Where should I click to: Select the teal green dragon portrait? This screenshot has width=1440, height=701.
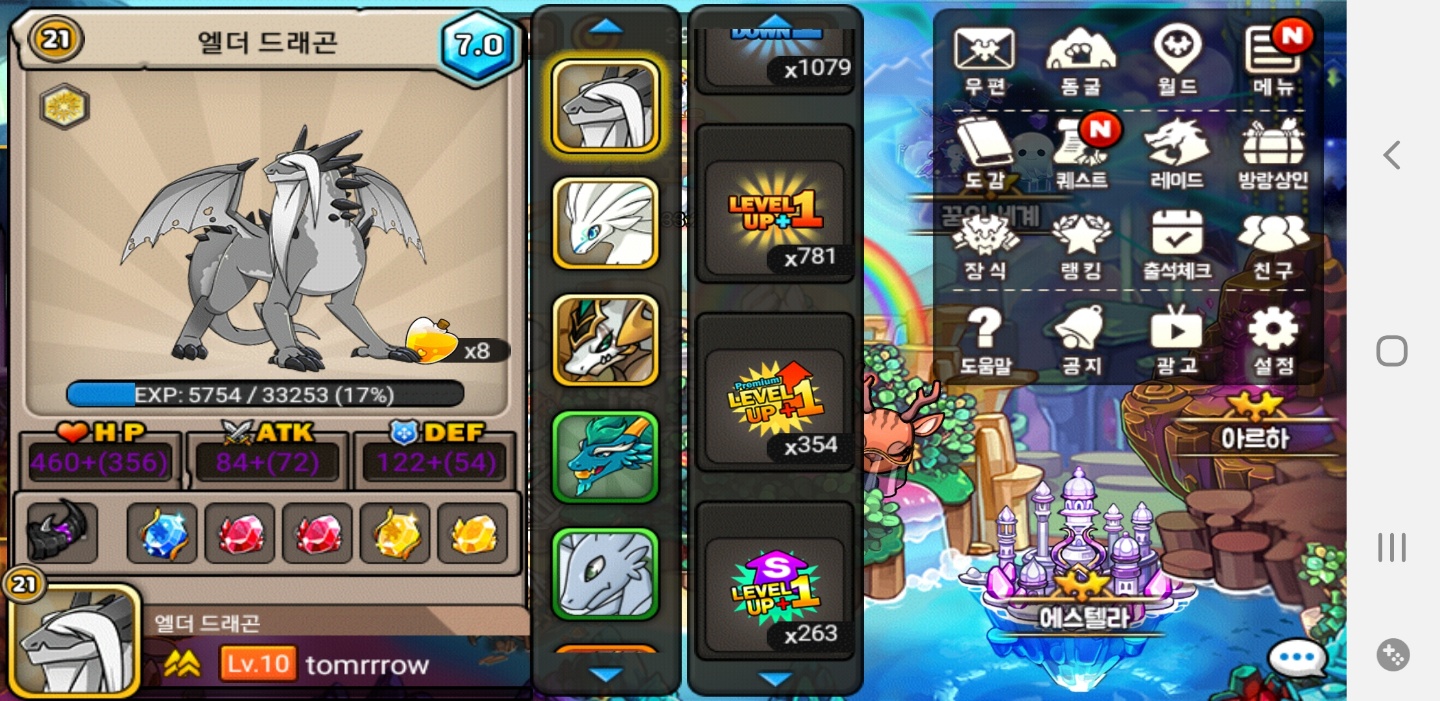point(605,457)
